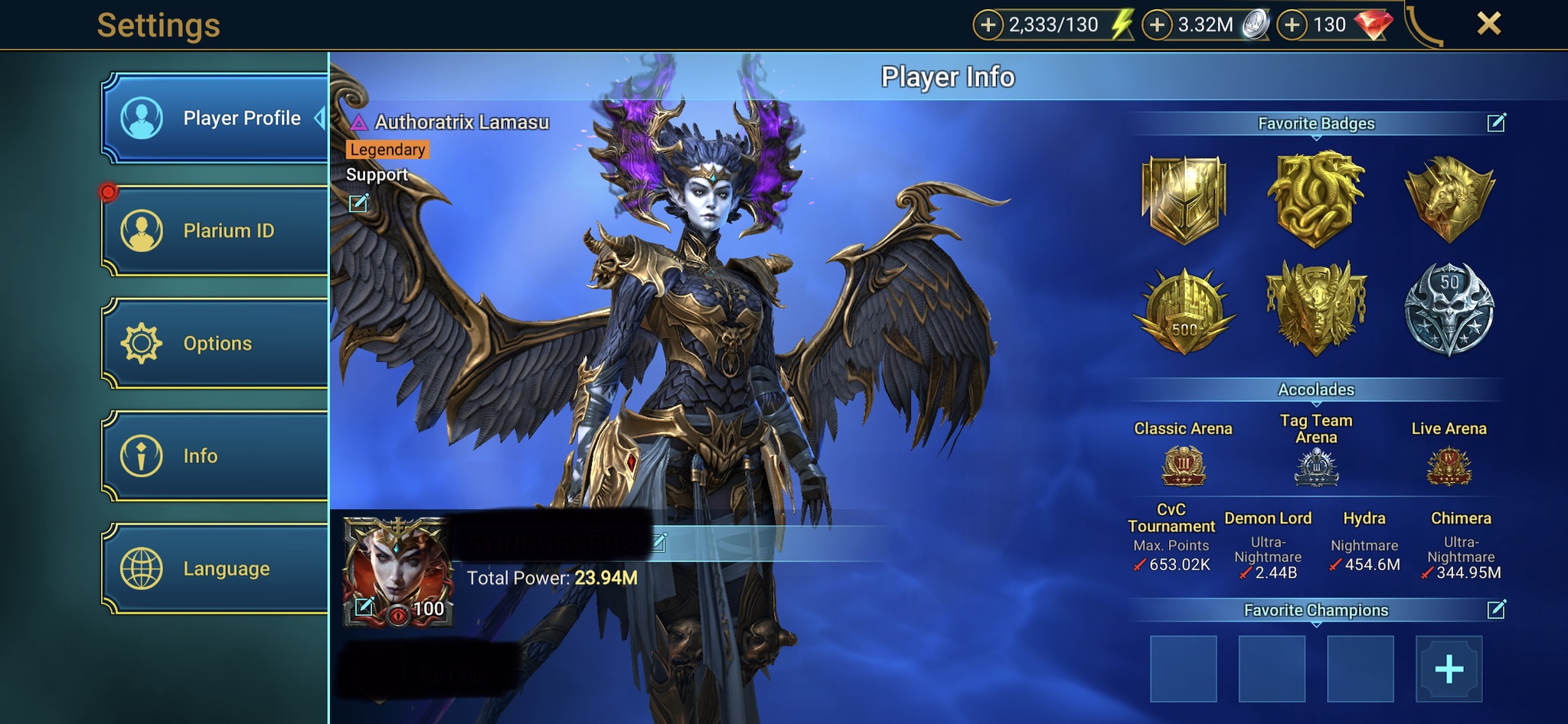The image size is (1568, 724).
Task: Add more energy with plus button
Action: (988, 25)
